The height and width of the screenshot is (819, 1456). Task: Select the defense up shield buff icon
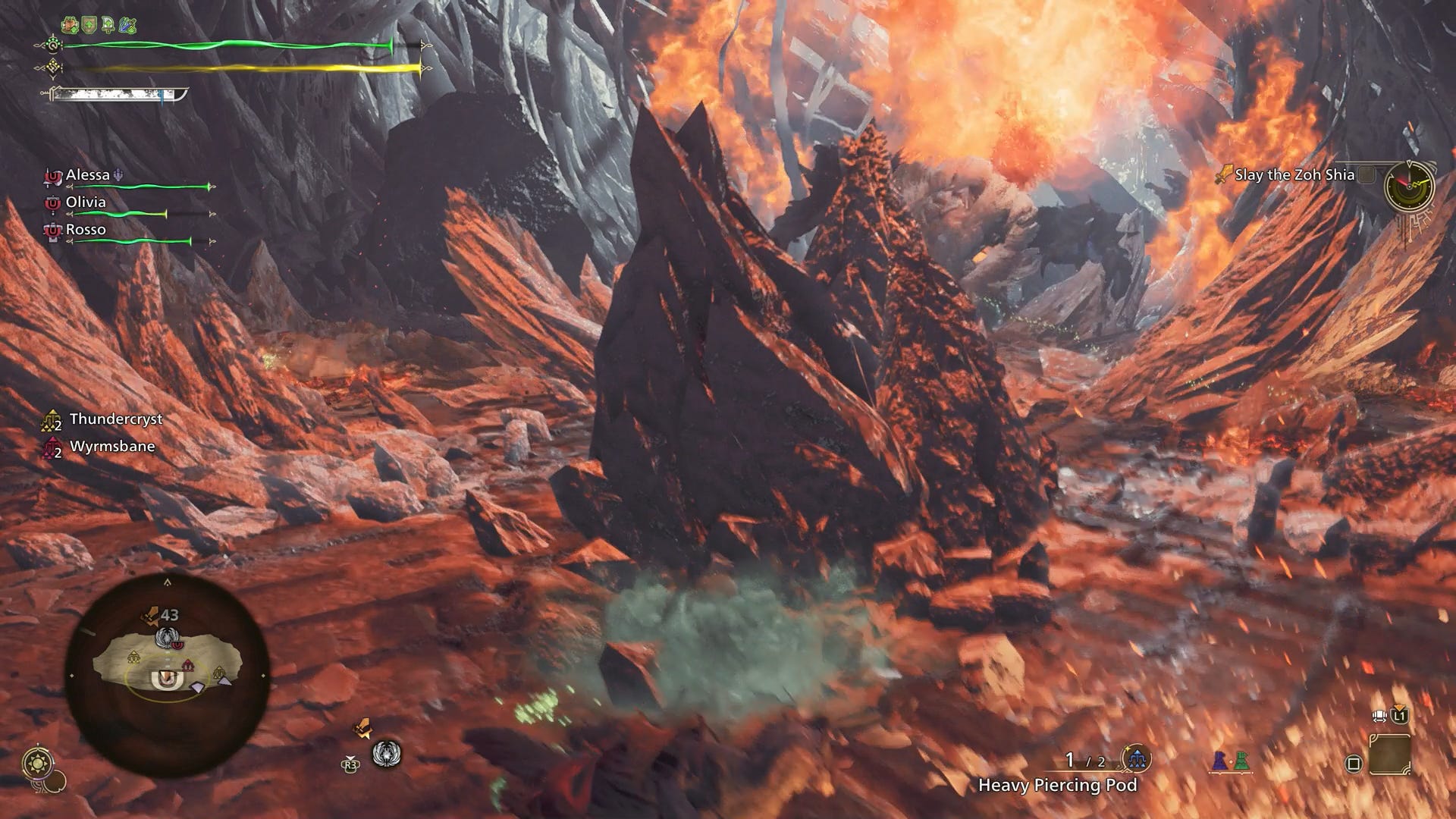(x=89, y=24)
